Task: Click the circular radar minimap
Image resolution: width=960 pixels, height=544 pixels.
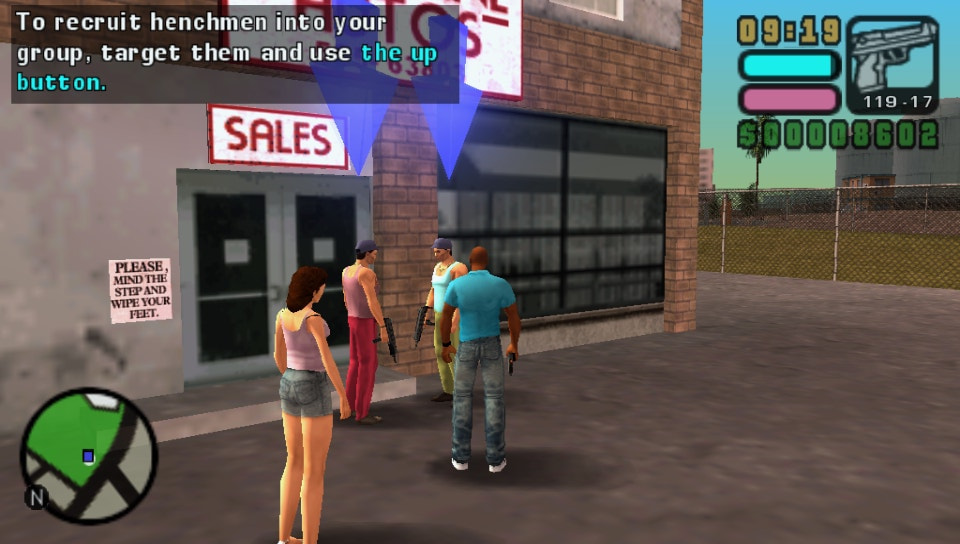Action: coord(88,455)
